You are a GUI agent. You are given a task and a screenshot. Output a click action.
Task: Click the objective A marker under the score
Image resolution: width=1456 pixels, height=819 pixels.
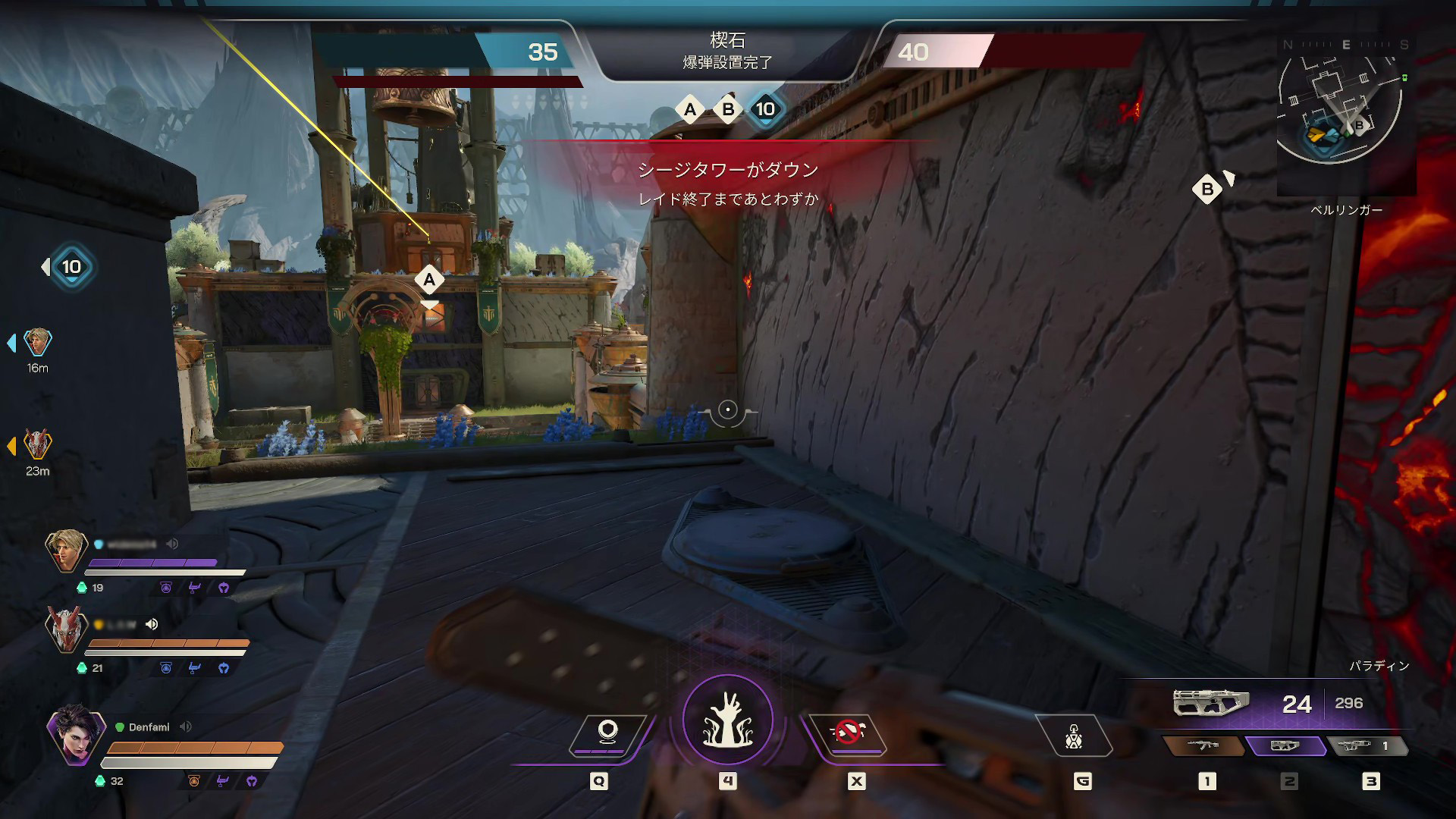689,110
